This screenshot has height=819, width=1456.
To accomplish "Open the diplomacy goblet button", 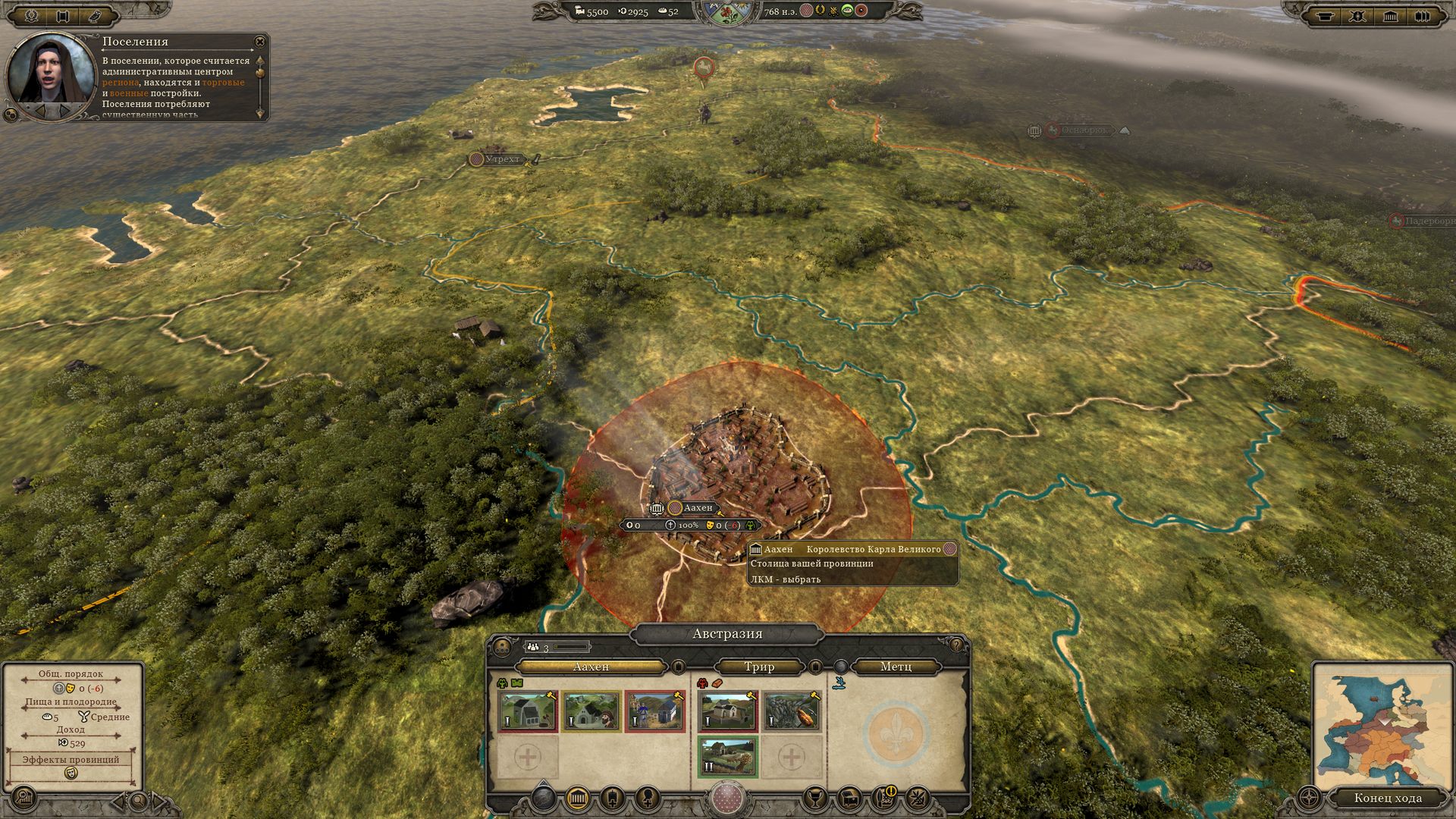I will coord(815,798).
